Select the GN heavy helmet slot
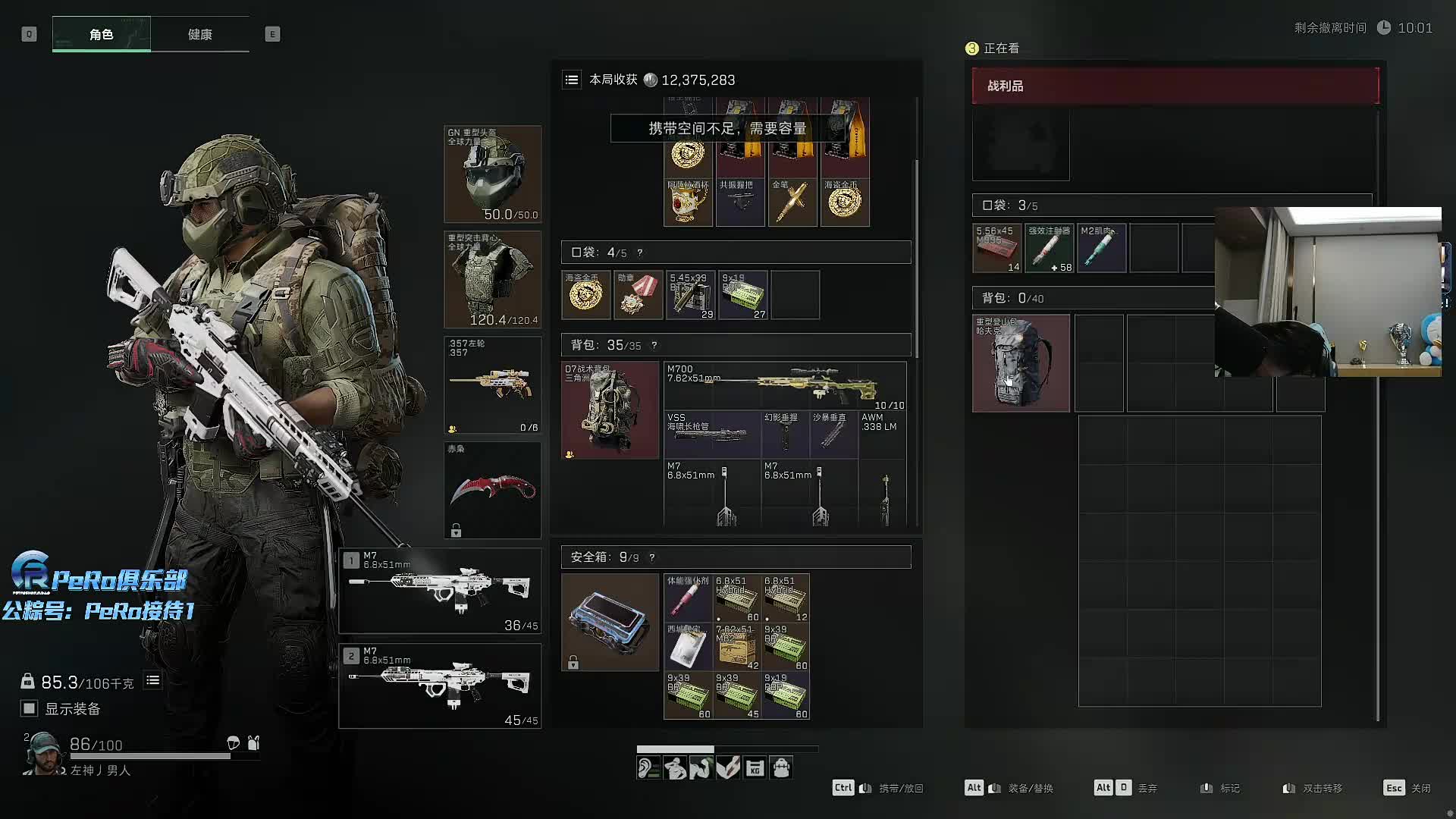1456x819 pixels. 492,174
